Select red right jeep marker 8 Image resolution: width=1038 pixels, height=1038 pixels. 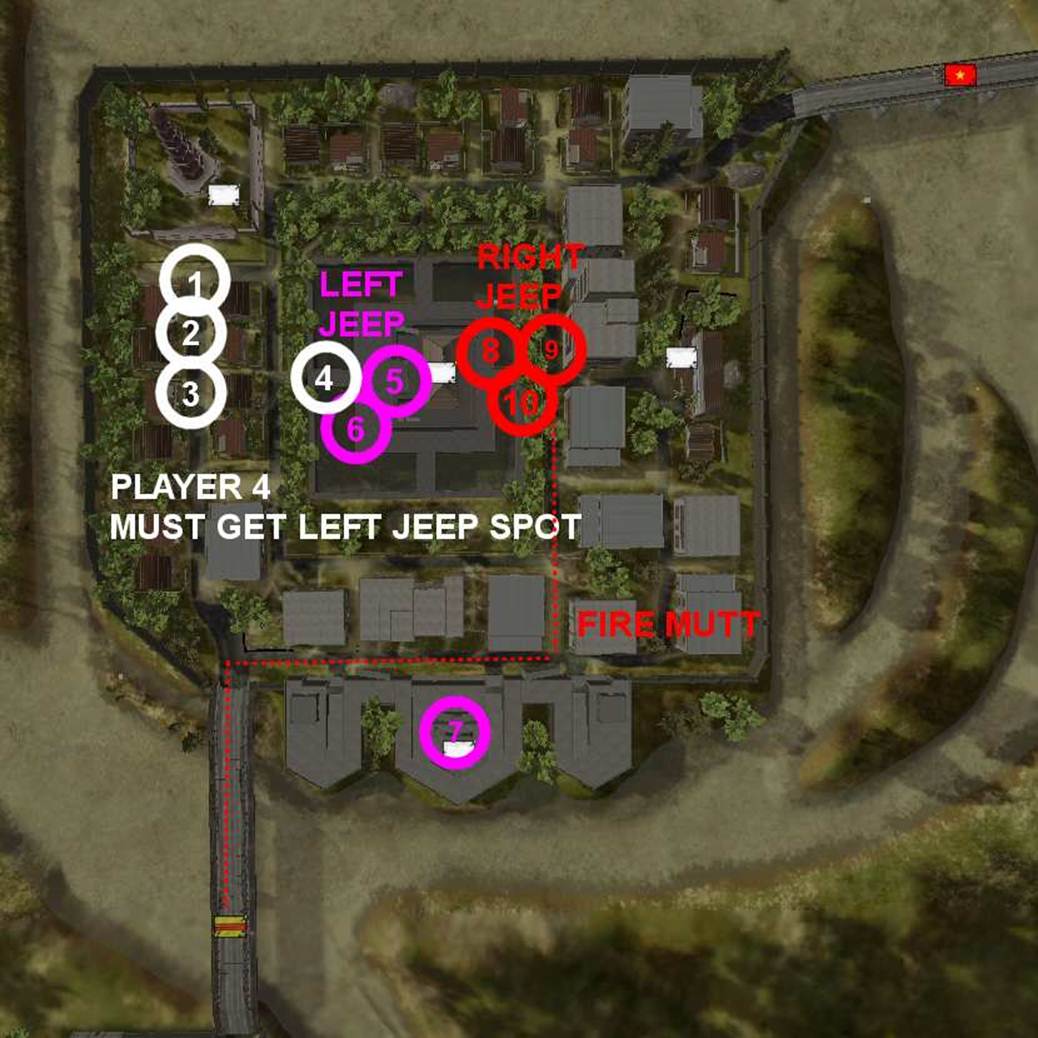pos(490,351)
